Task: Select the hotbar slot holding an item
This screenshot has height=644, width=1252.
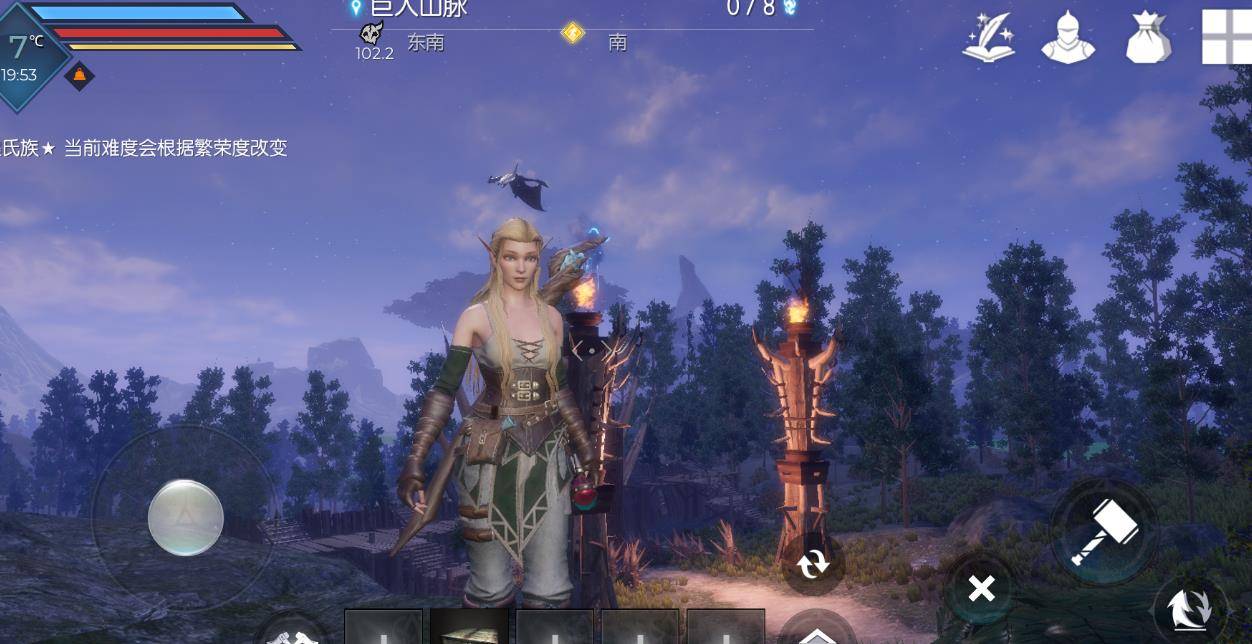Action: coord(469,627)
